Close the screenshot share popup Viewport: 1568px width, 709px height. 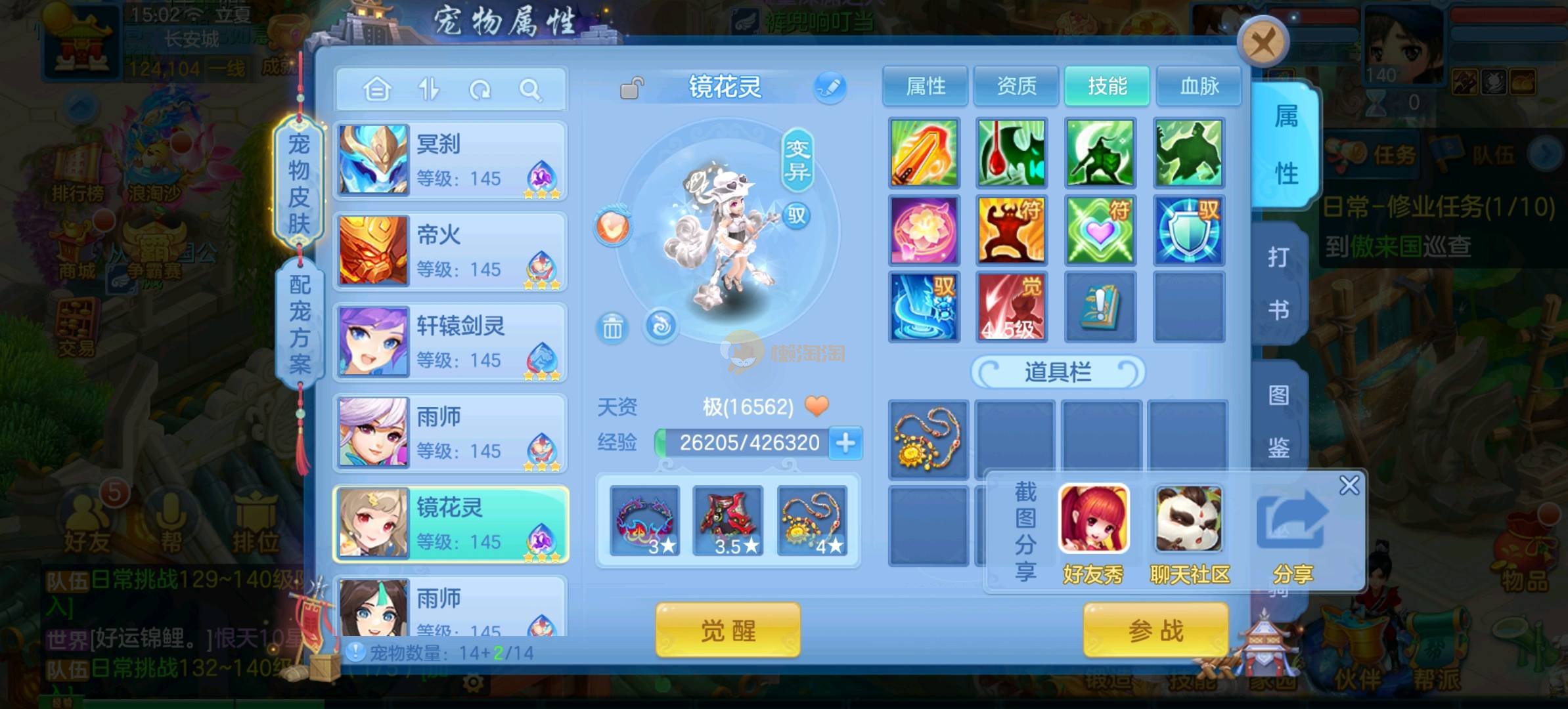click(1349, 486)
